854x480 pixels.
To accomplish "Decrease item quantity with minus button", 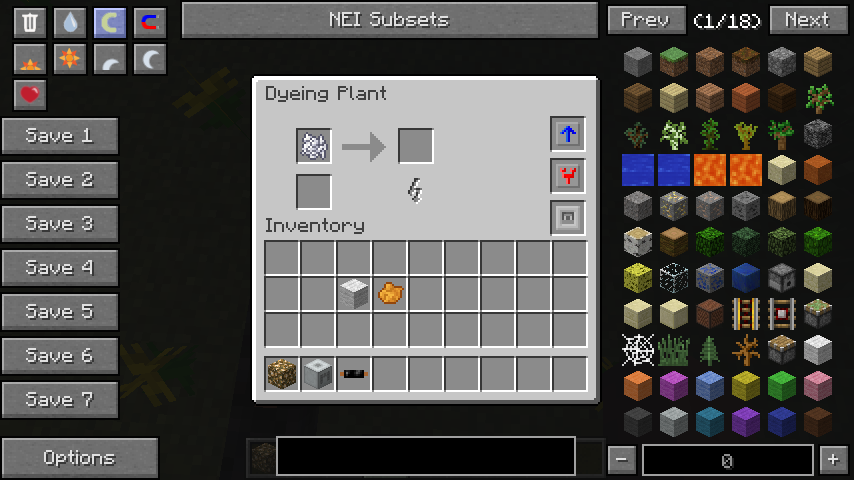I will tap(622, 460).
